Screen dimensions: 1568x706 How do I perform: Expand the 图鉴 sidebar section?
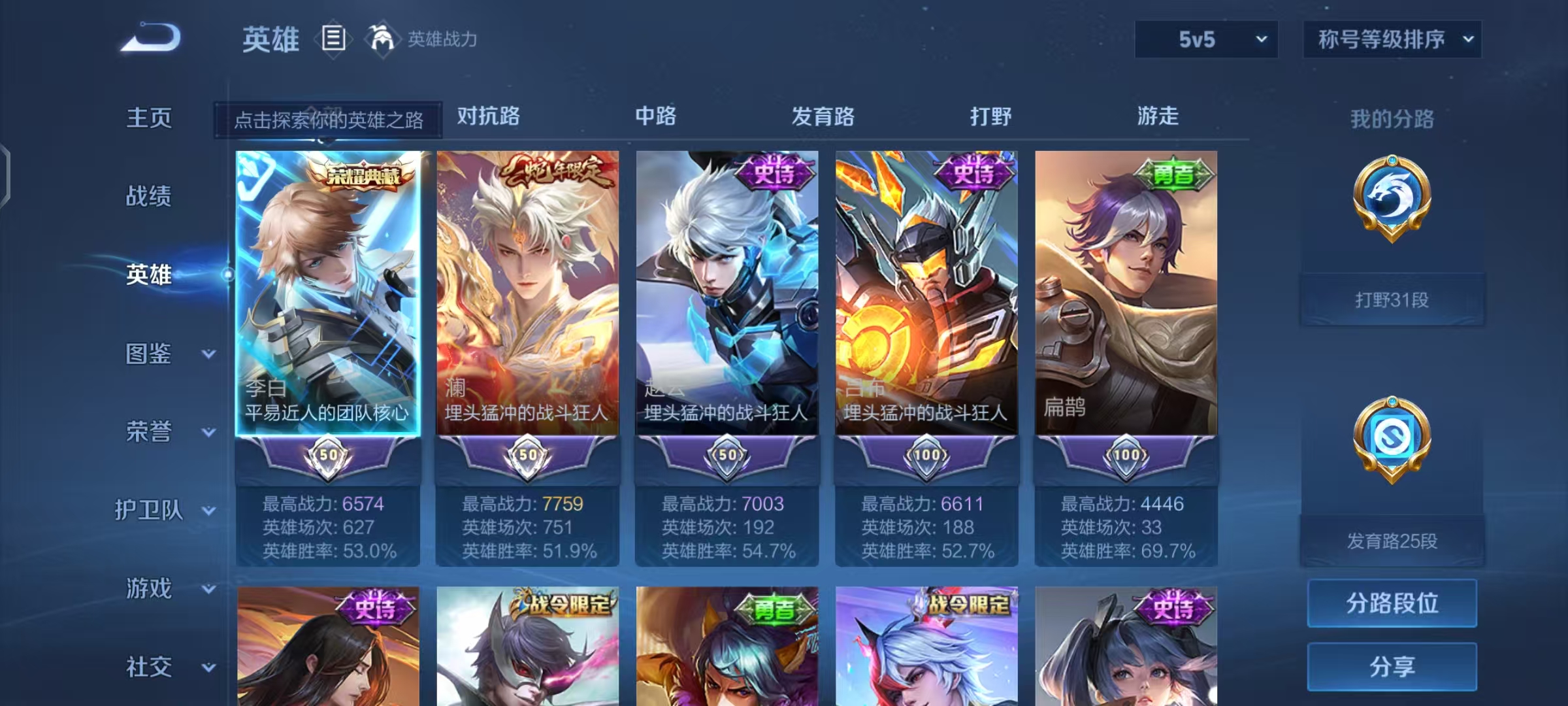(157, 355)
